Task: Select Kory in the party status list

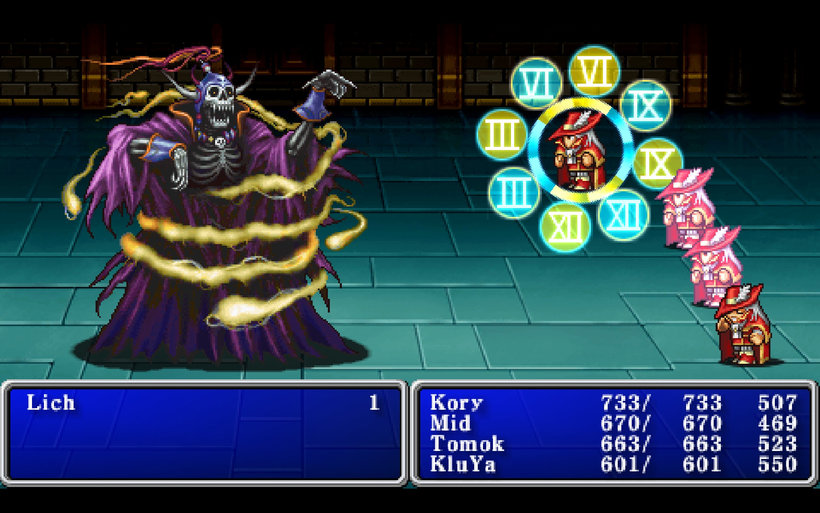Action: 456,403
